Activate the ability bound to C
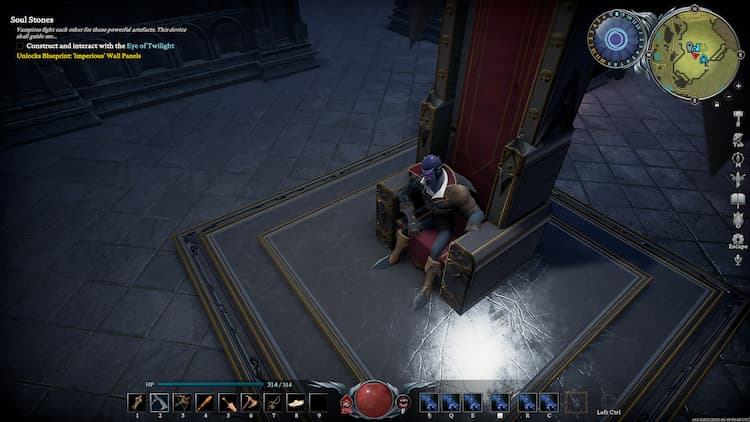The image size is (750, 422). (x=548, y=402)
